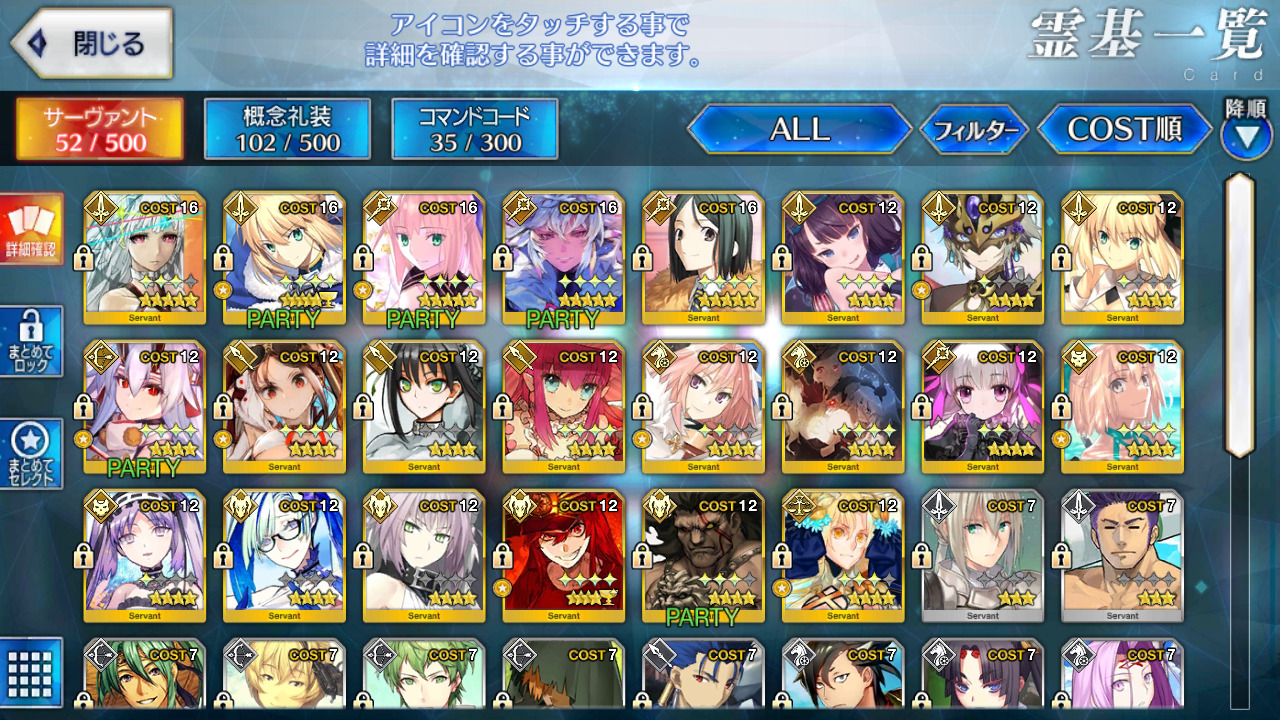Open the フィルター filter options
The image size is (1280, 720).
[975, 130]
